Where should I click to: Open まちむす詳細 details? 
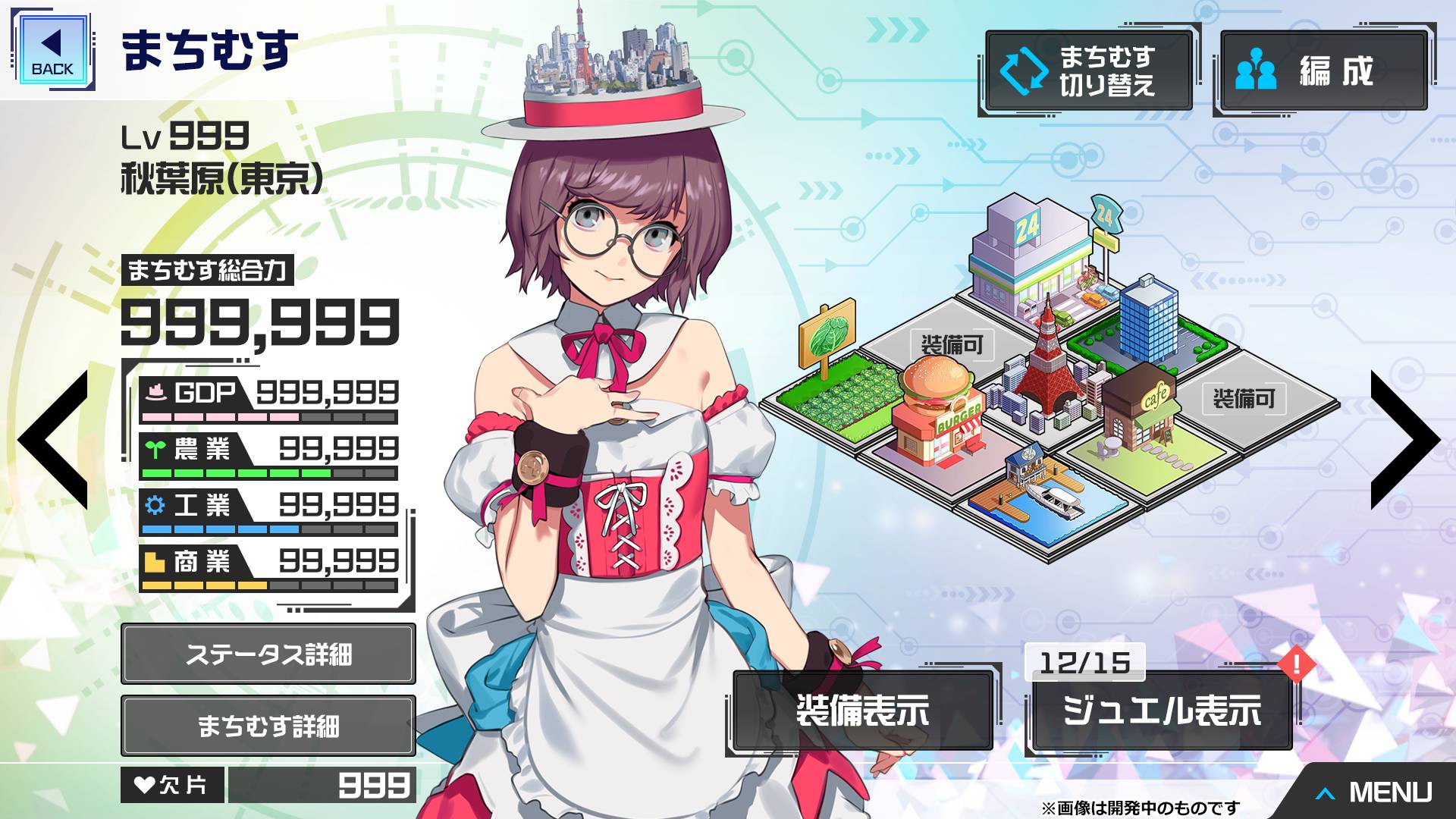point(267,726)
